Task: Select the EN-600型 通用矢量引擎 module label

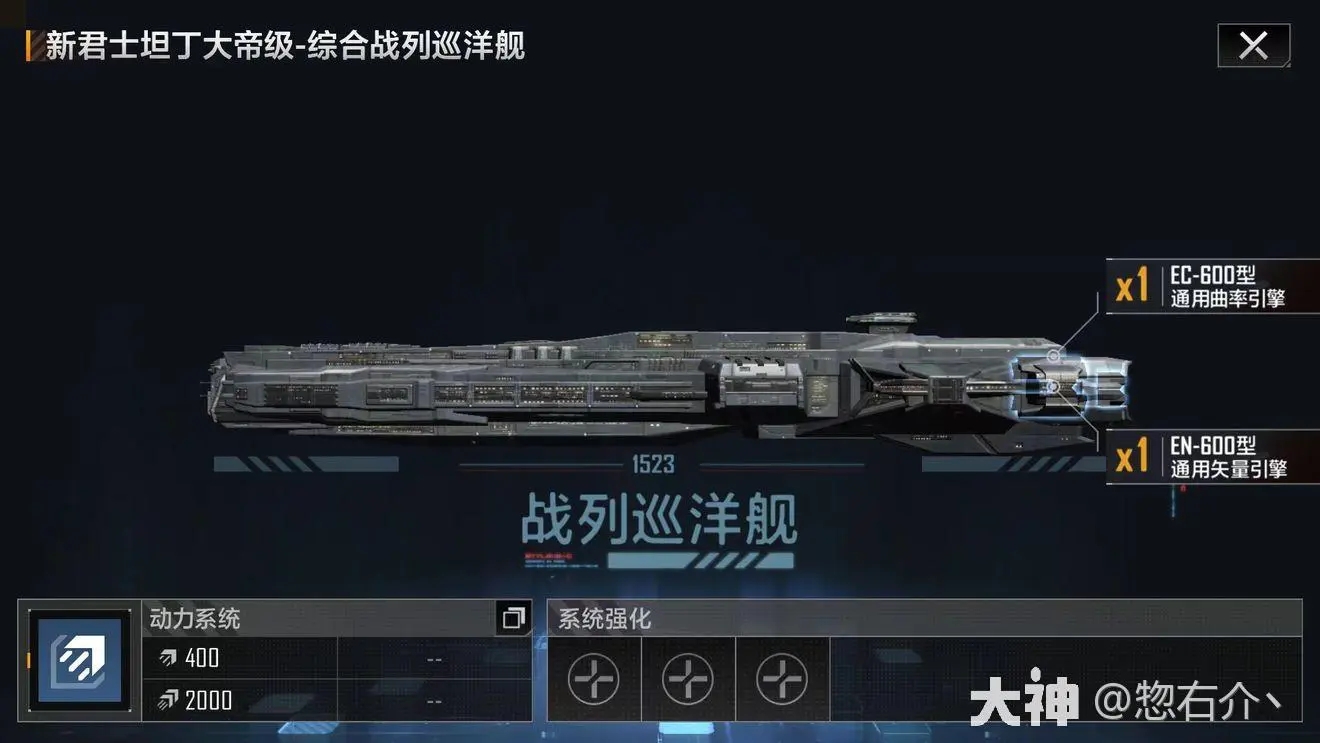Action: coord(1212,457)
